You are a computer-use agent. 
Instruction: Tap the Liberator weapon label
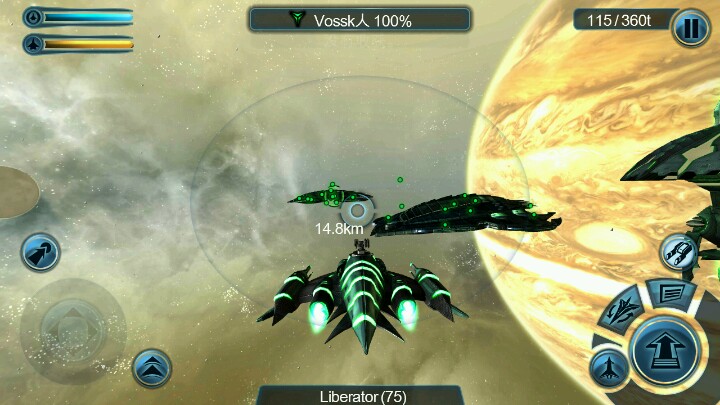click(x=360, y=396)
